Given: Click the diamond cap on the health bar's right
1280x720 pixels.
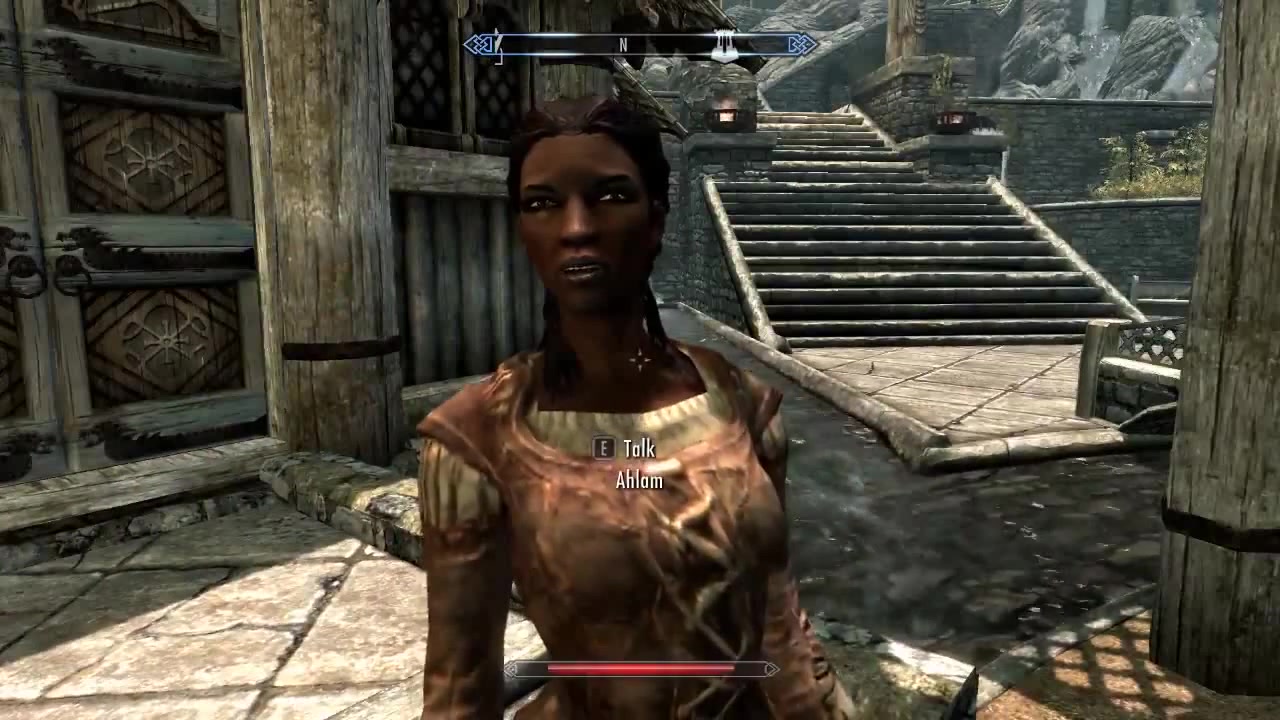Looking at the screenshot, I should pos(771,670).
